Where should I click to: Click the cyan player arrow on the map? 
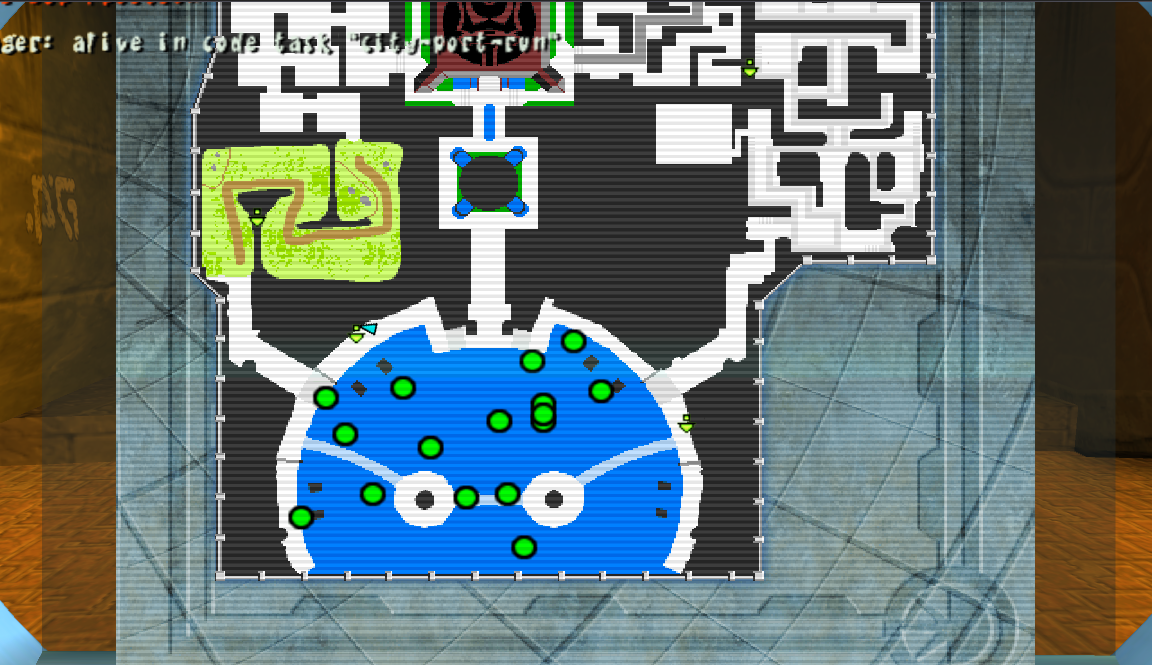(x=369, y=328)
